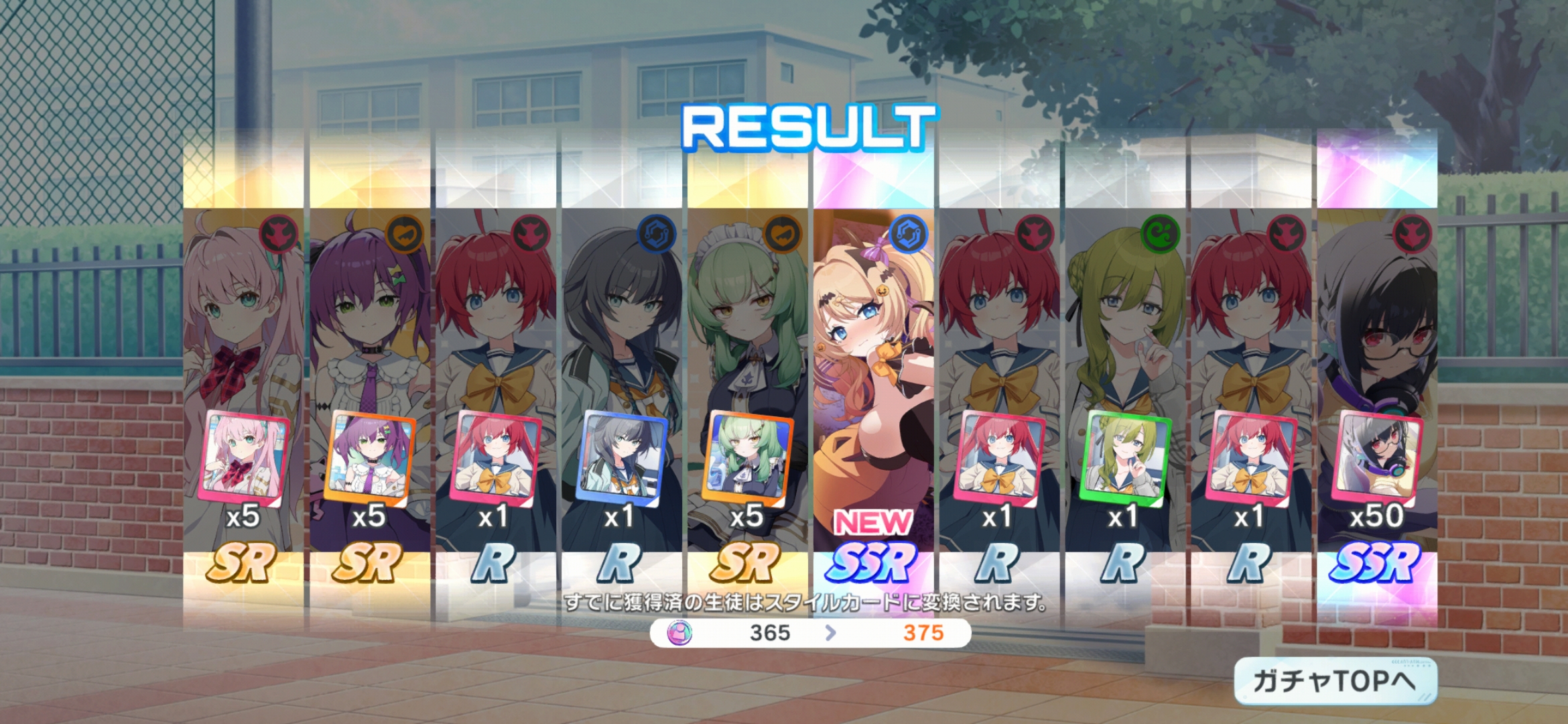Return to gacha top with ガチャTOPへ button

(1335, 681)
